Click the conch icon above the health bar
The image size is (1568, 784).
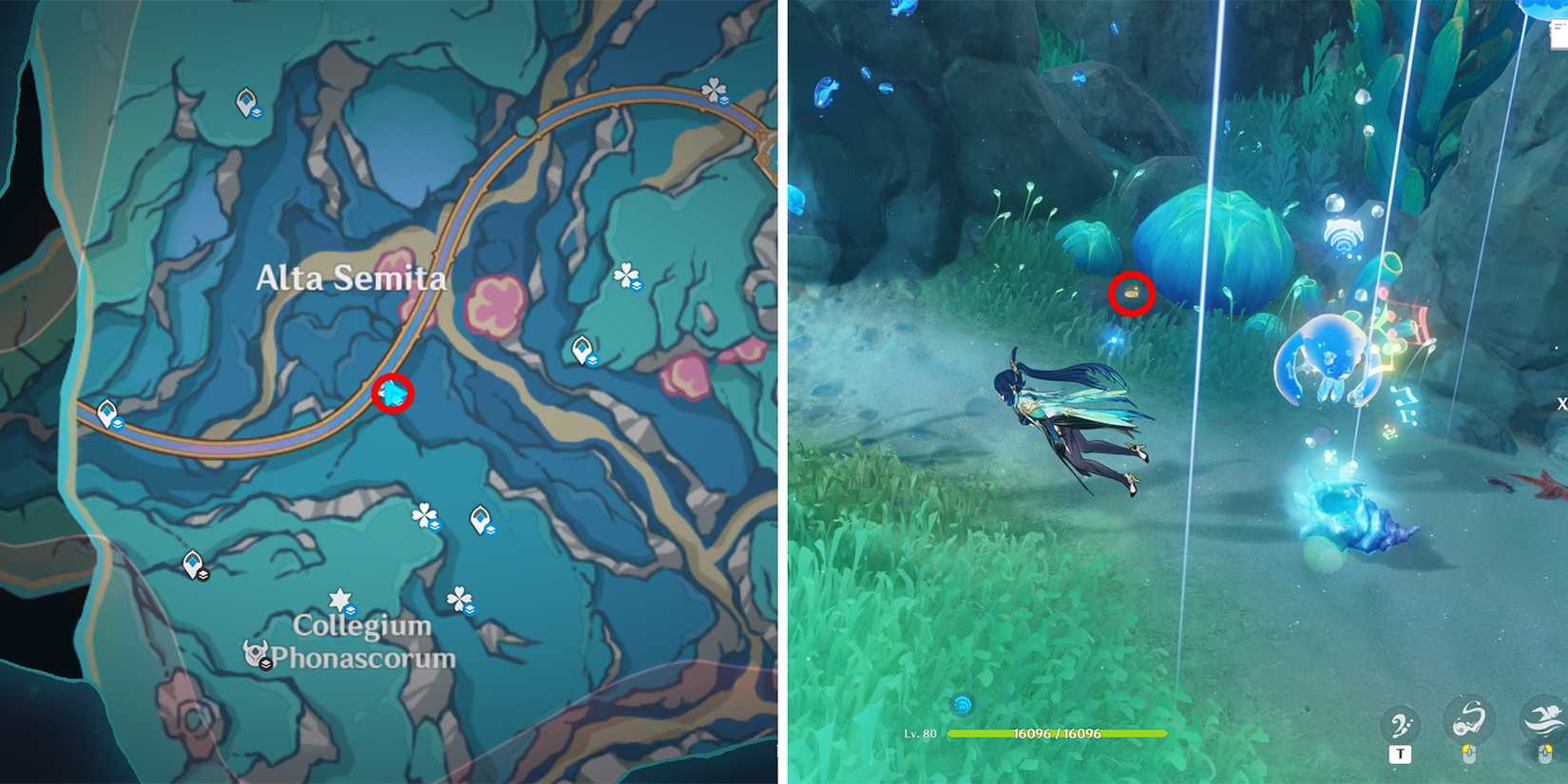964,703
